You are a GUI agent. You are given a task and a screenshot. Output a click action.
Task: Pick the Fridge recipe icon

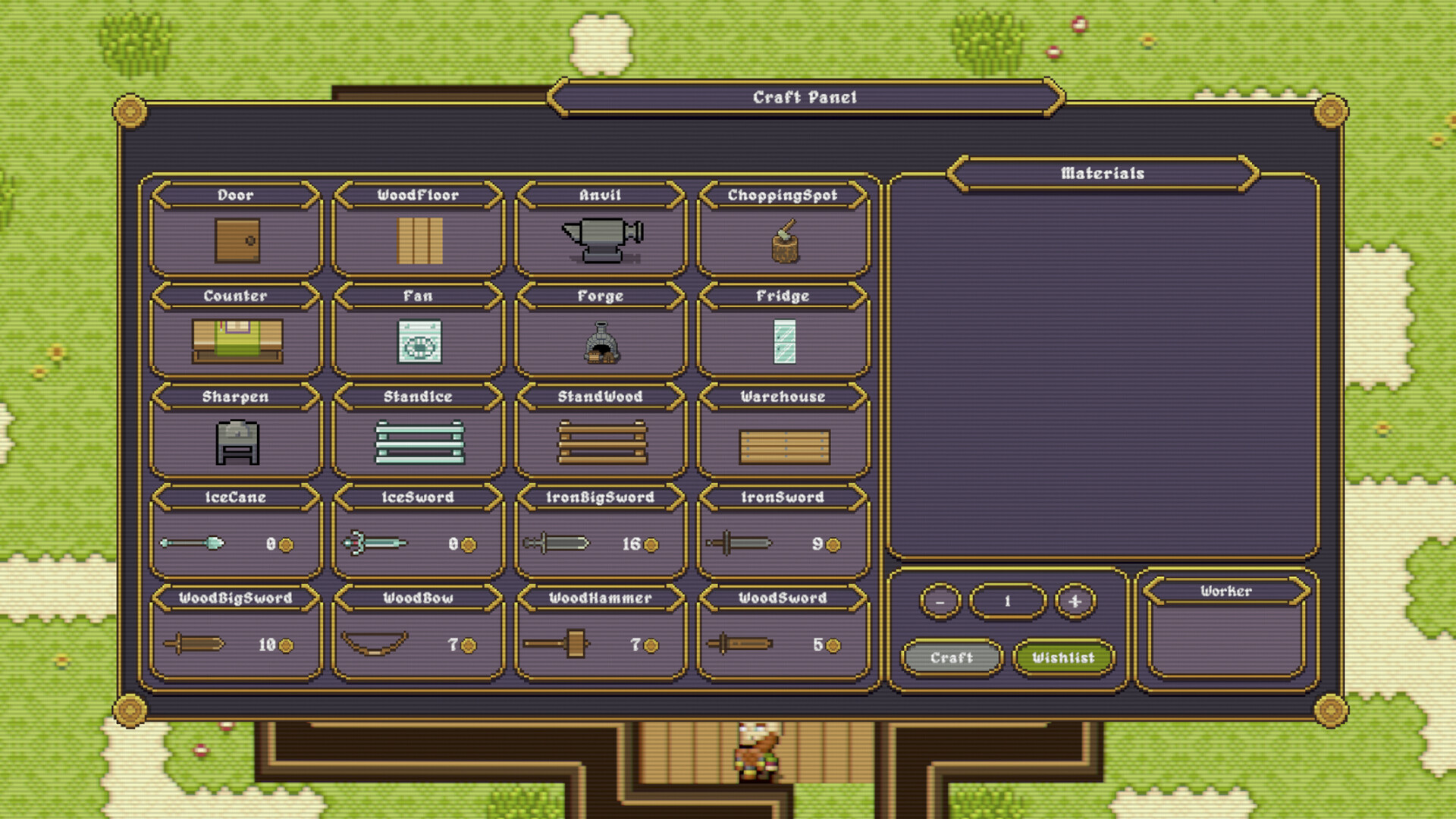pyautogui.click(x=784, y=340)
